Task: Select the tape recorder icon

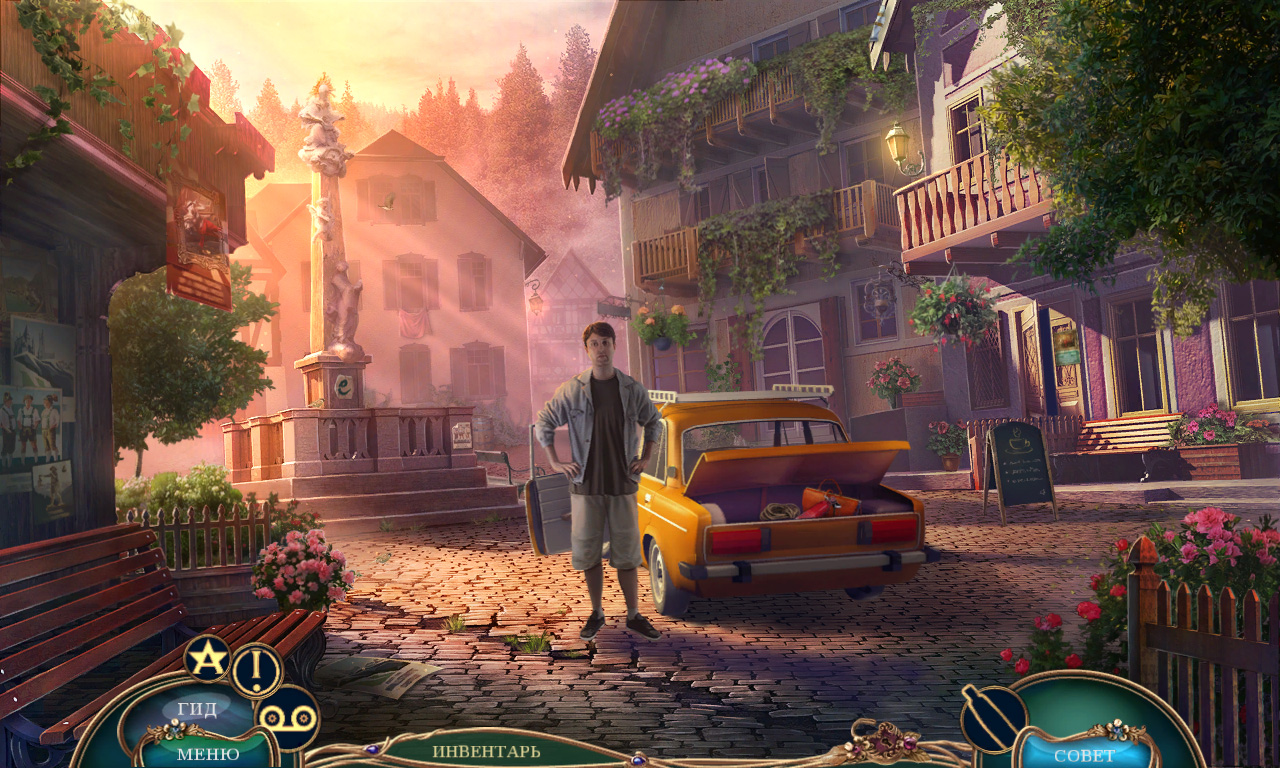Action: coord(287,717)
